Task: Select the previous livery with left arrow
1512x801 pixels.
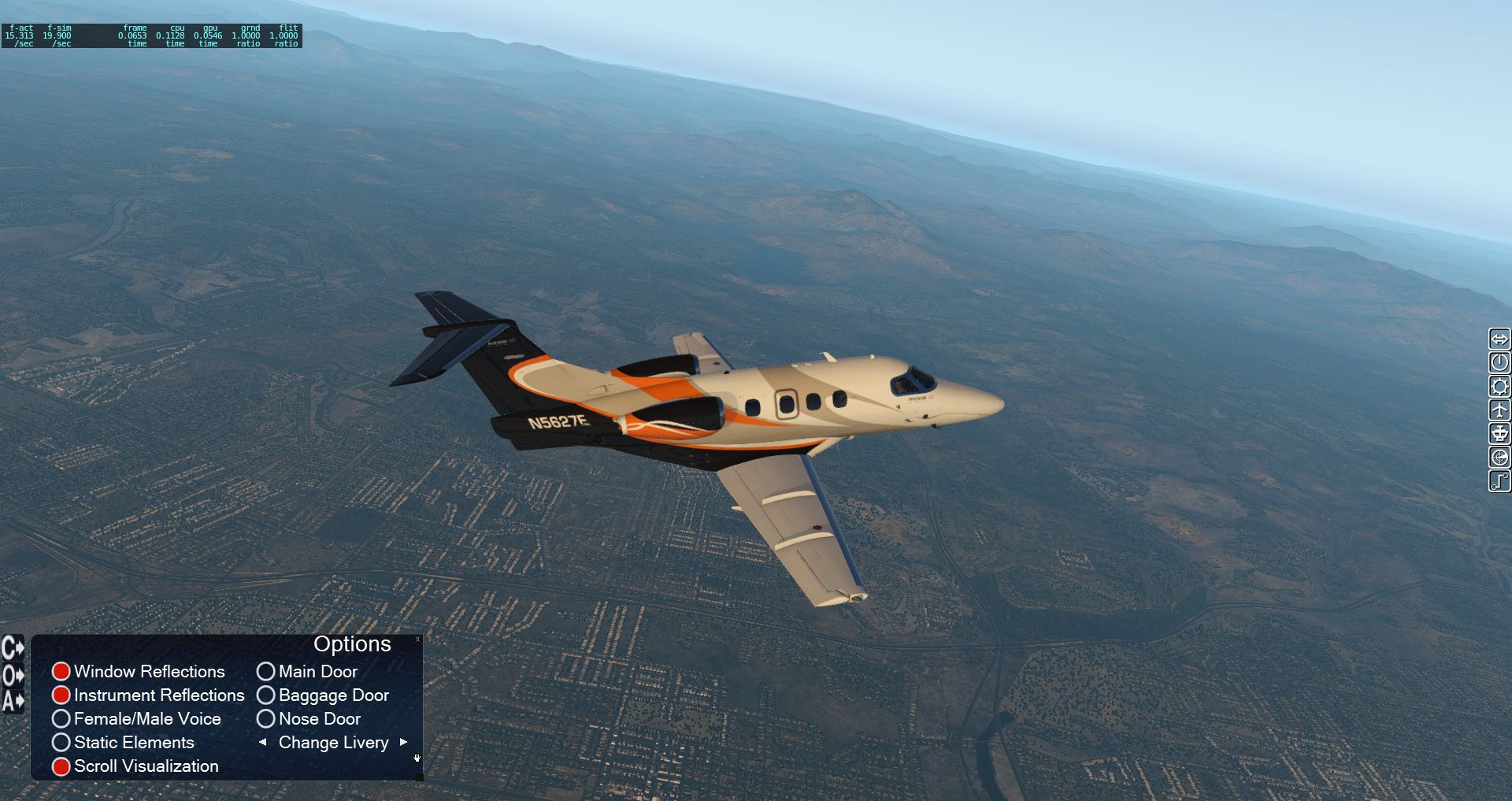Action: coord(262,742)
